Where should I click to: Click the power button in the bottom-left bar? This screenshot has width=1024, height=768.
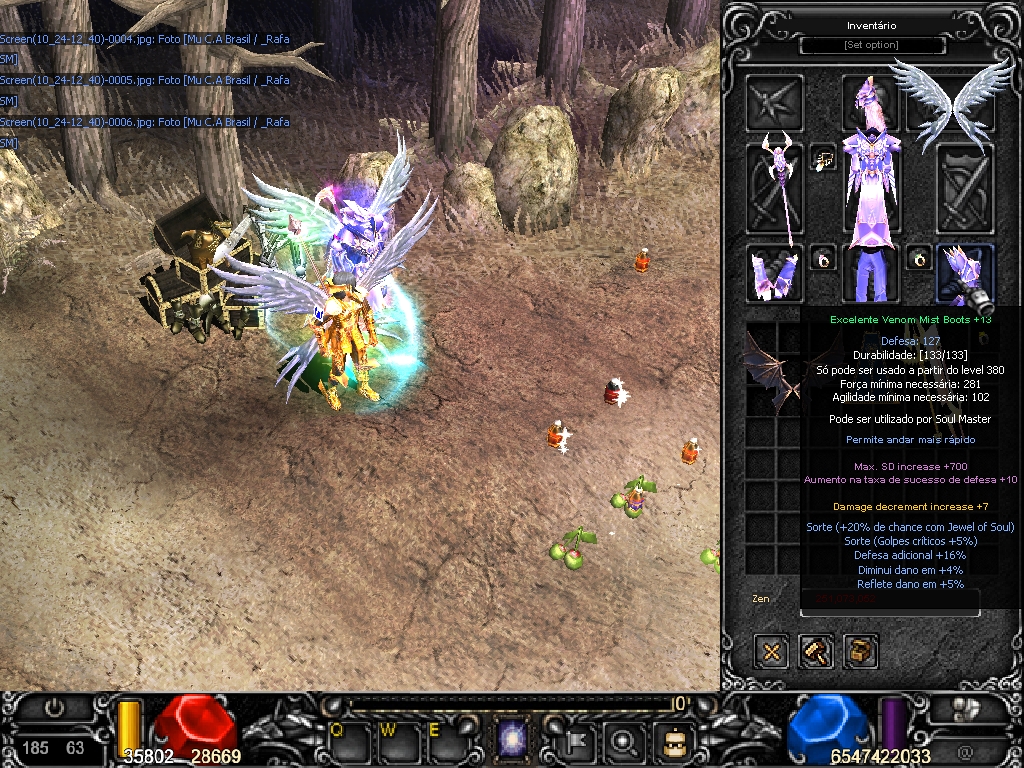tap(54, 708)
